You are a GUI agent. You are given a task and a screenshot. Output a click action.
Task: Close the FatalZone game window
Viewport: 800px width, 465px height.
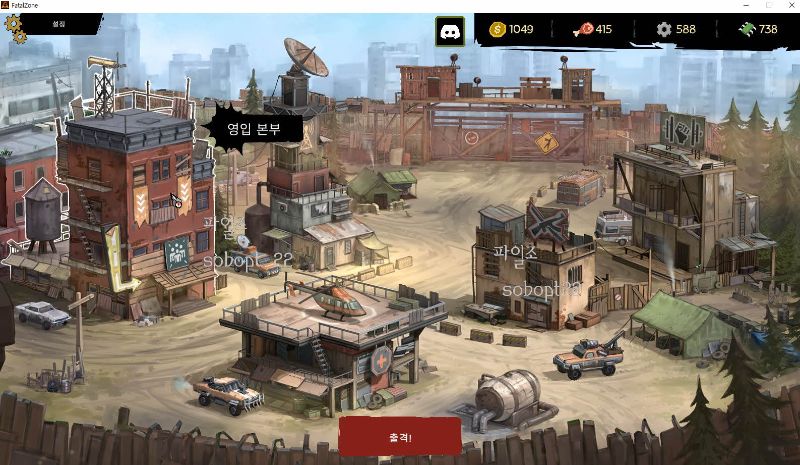click(x=787, y=5)
